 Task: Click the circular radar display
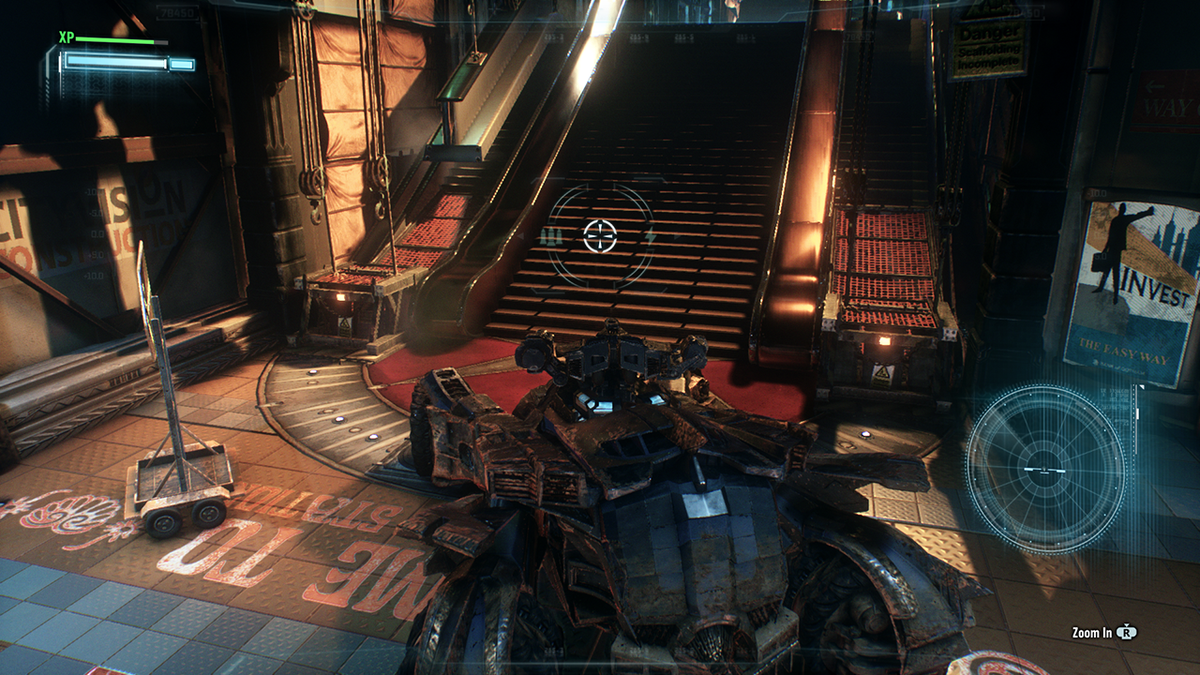tap(1046, 467)
